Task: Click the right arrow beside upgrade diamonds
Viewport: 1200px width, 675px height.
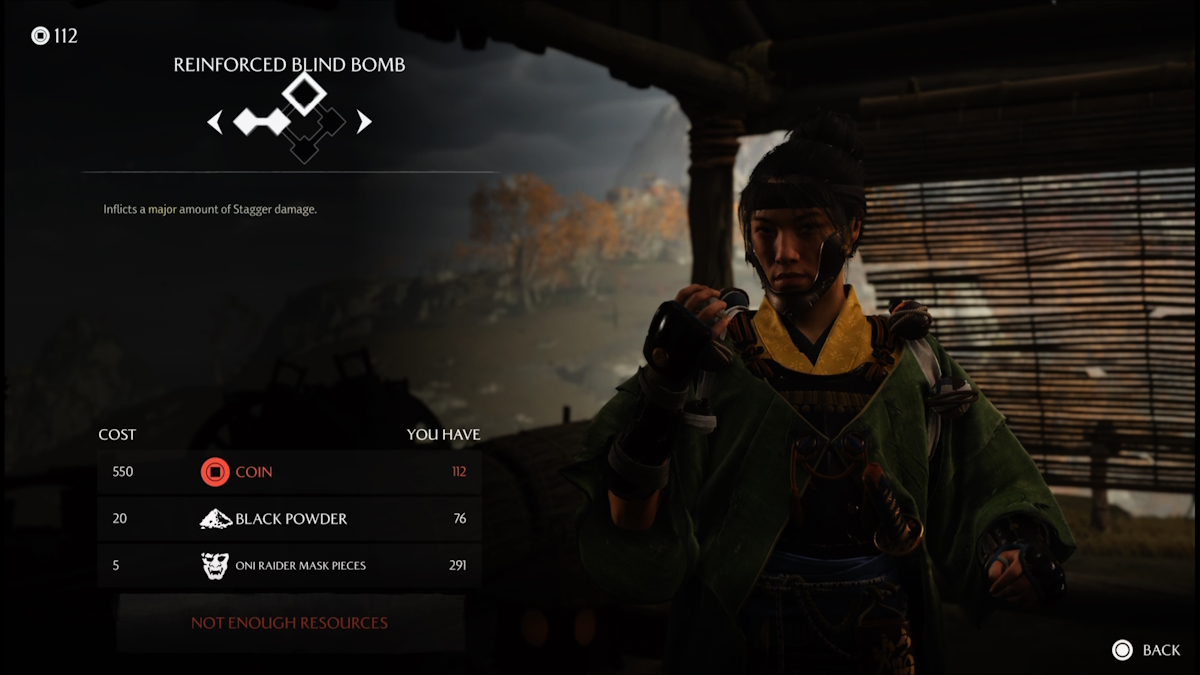Action: click(364, 122)
